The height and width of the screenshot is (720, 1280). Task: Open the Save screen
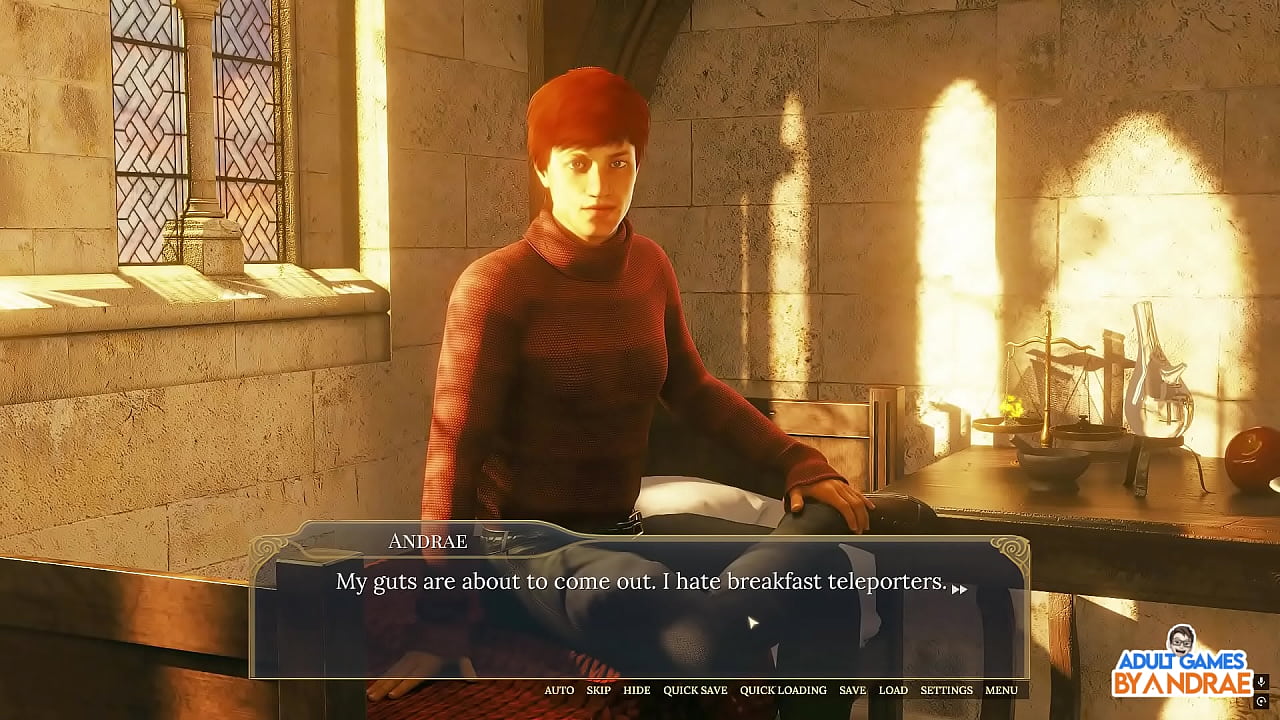tap(852, 690)
